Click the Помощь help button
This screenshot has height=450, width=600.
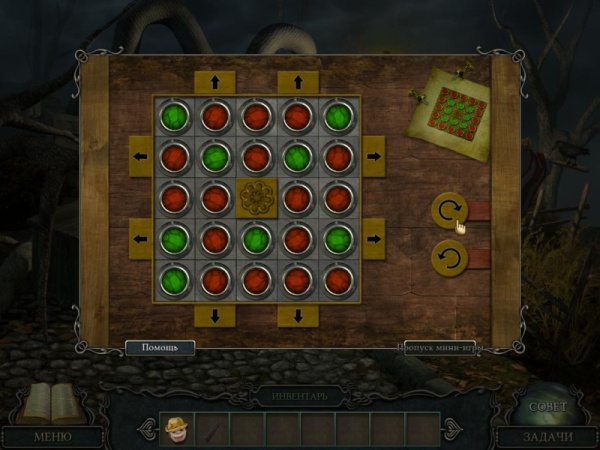(159, 348)
